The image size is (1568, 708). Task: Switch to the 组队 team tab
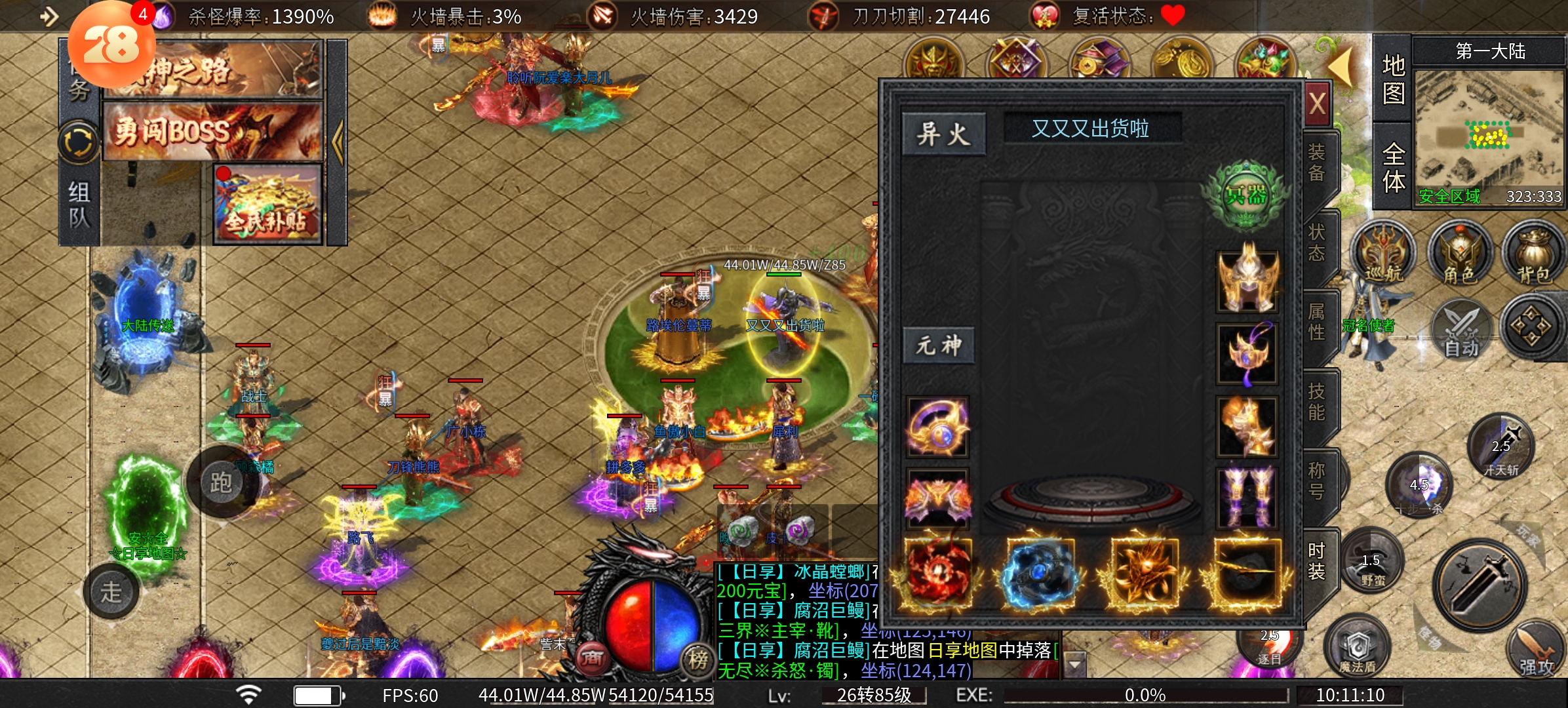(x=79, y=205)
